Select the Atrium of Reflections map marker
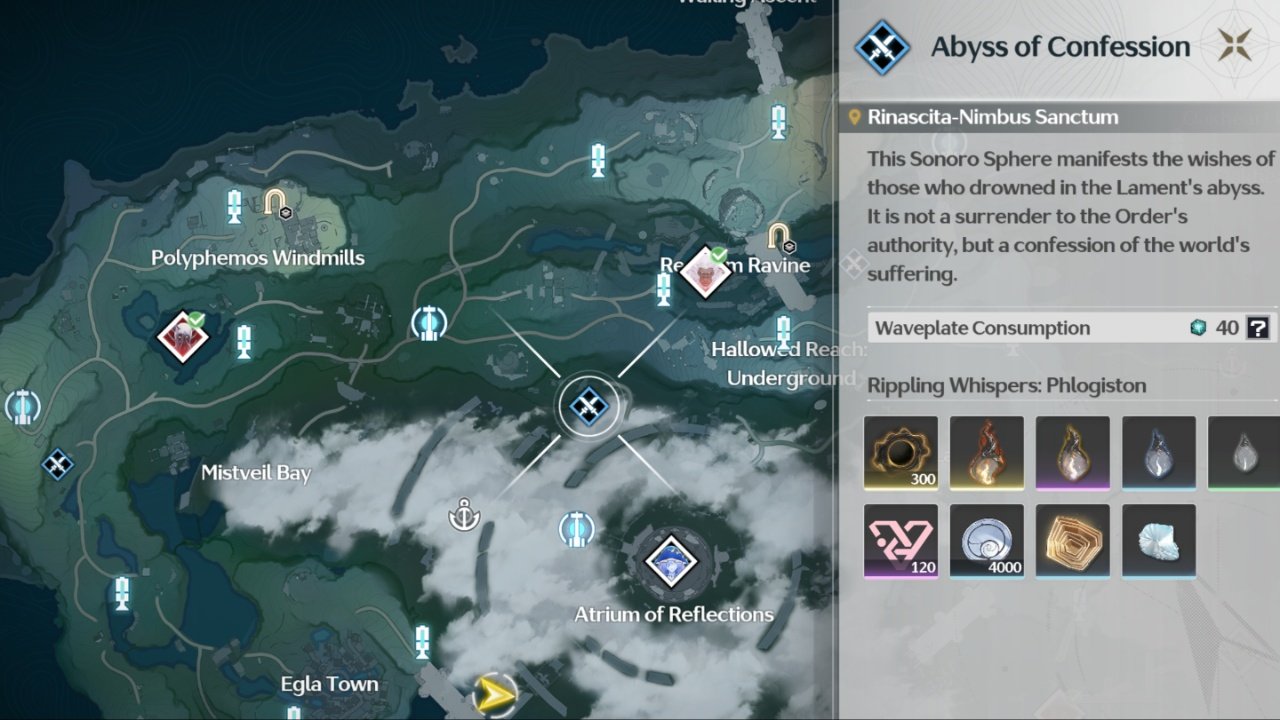This screenshot has width=1280, height=720. (x=671, y=561)
